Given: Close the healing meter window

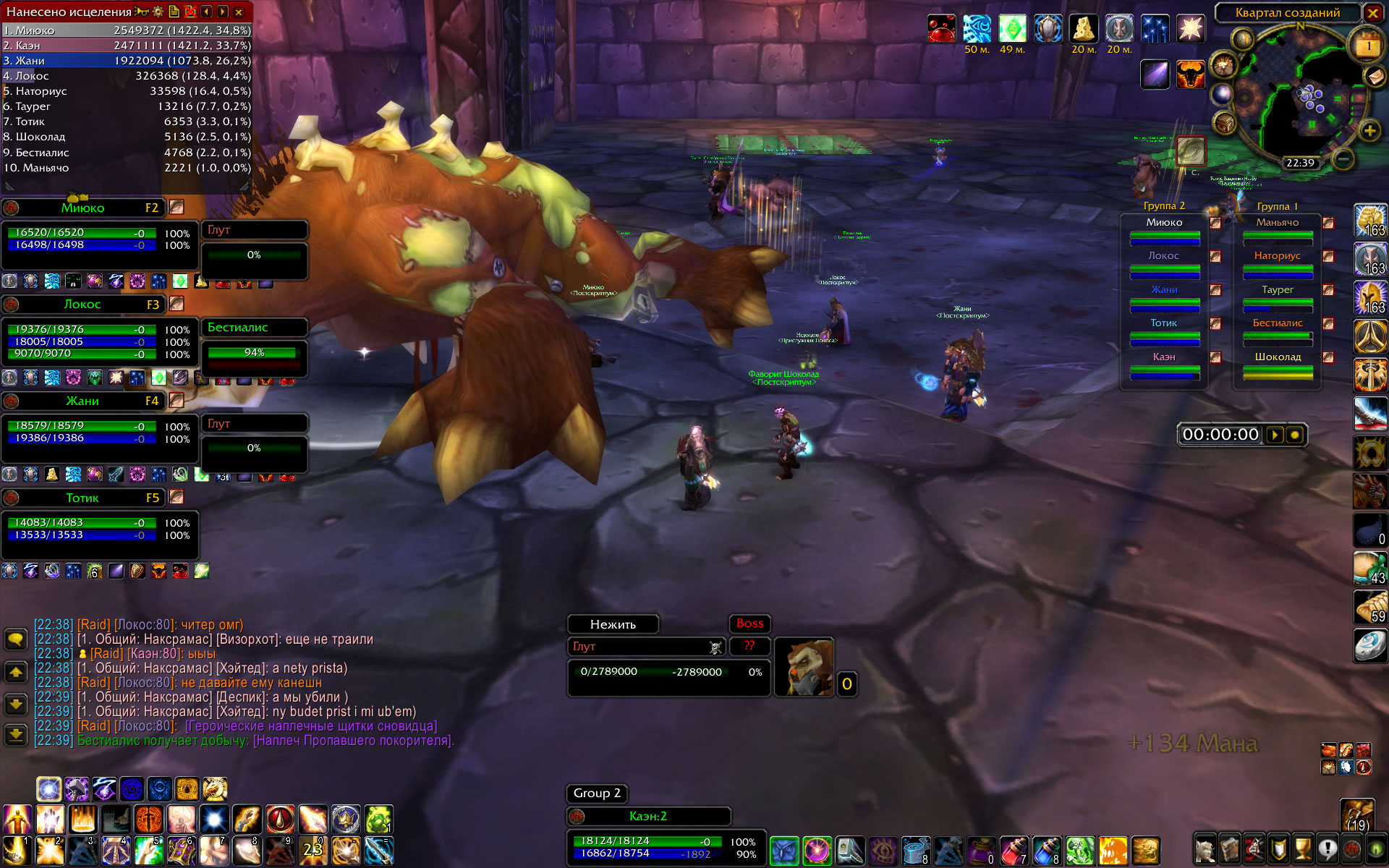Looking at the screenshot, I should [x=239, y=12].
